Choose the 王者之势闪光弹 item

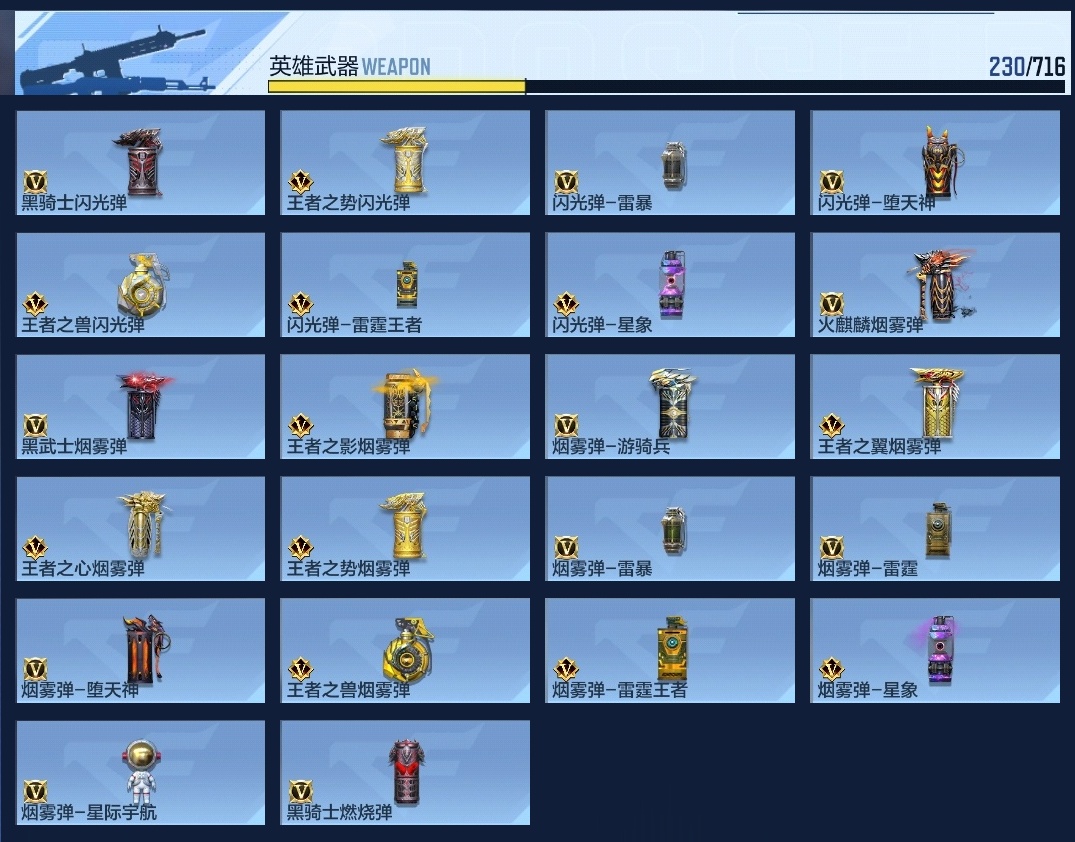tap(405, 162)
